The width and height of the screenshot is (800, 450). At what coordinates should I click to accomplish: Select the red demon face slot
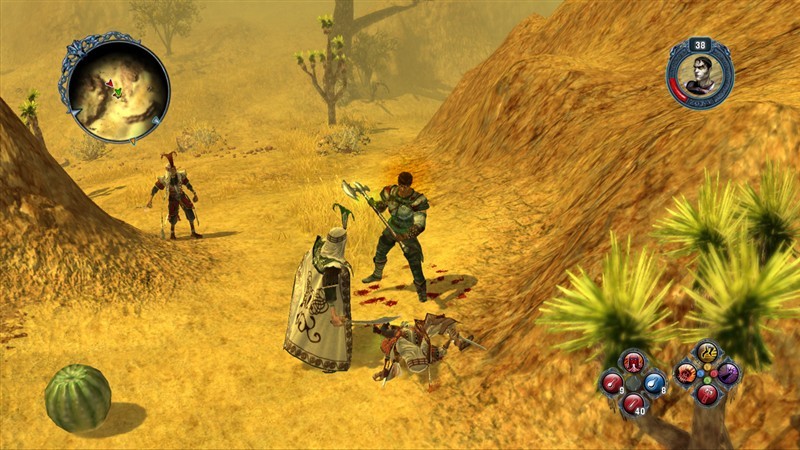click(633, 361)
